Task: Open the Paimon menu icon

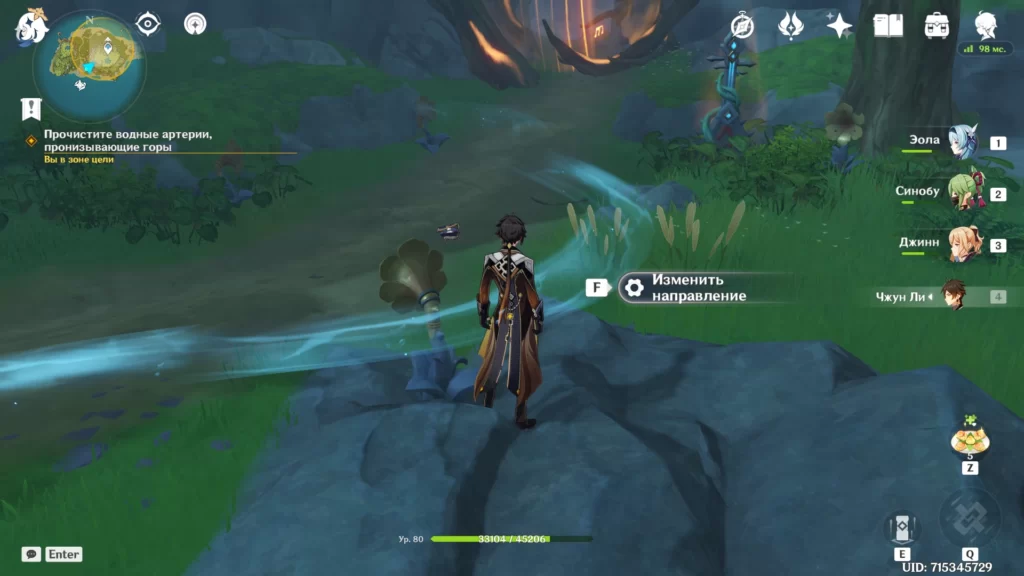Action: (31, 24)
